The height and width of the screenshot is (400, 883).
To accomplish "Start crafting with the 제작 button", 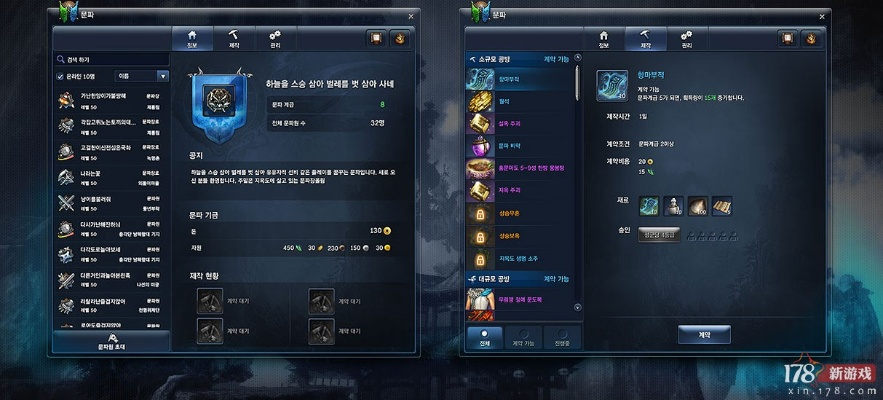I will [704, 333].
